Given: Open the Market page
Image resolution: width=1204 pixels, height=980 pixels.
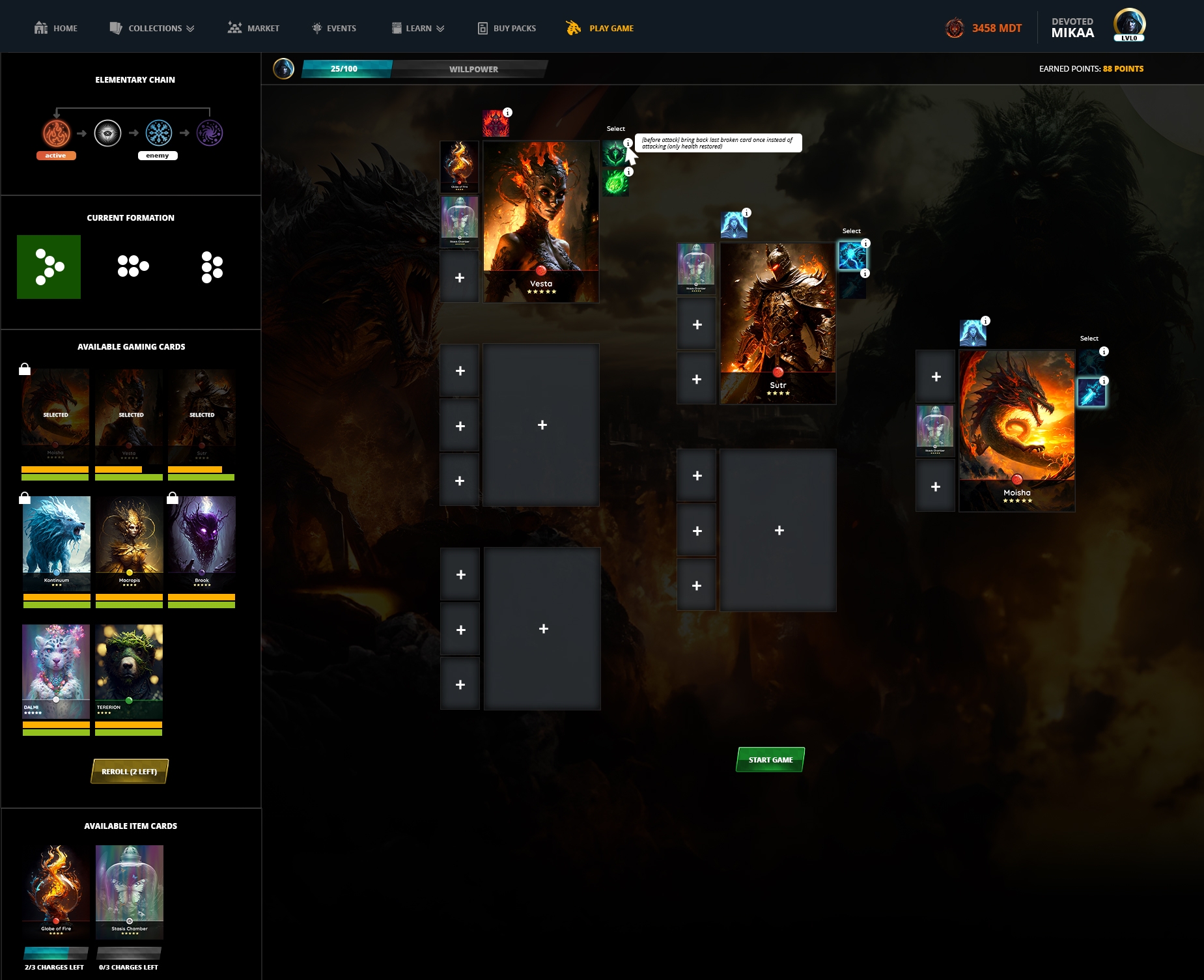Looking at the screenshot, I should coord(254,28).
